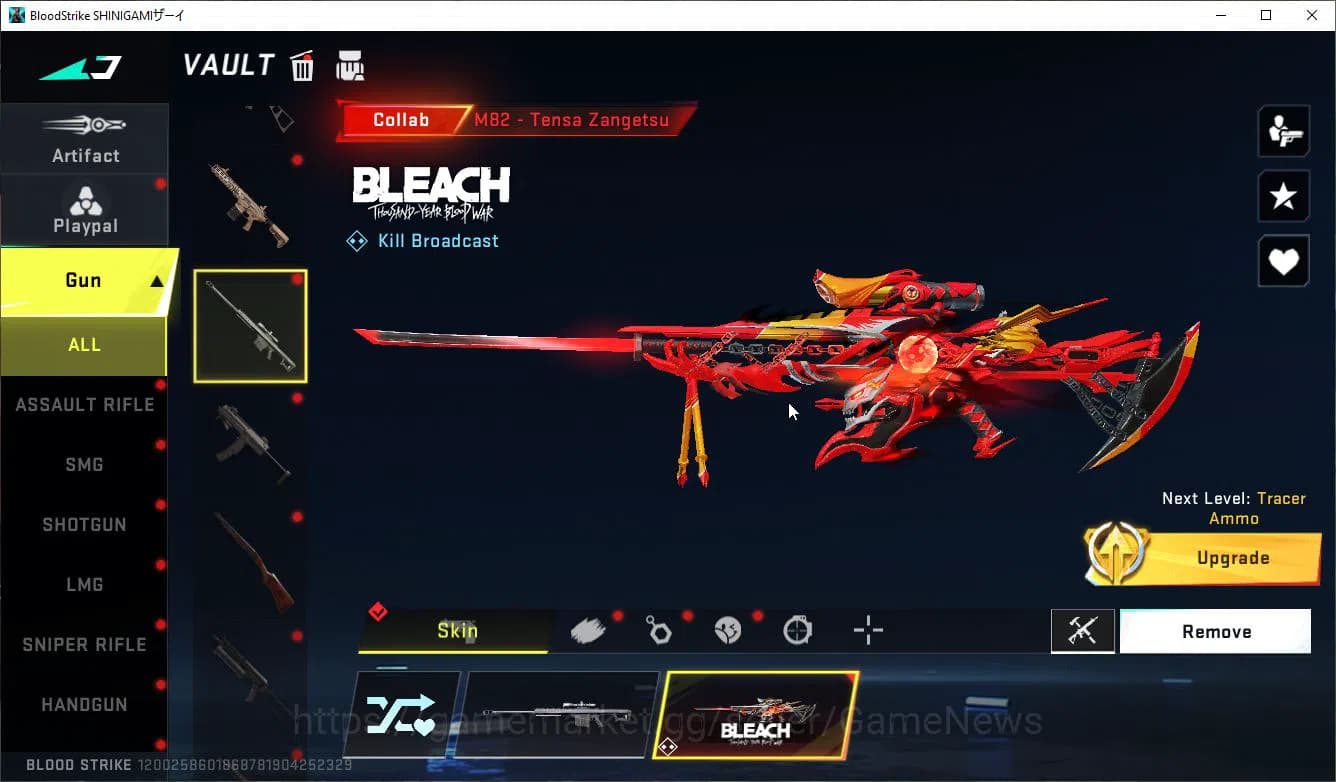Select the ASSAULT RIFLE category tab
This screenshot has width=1336, height=782.
pos(85,404)
